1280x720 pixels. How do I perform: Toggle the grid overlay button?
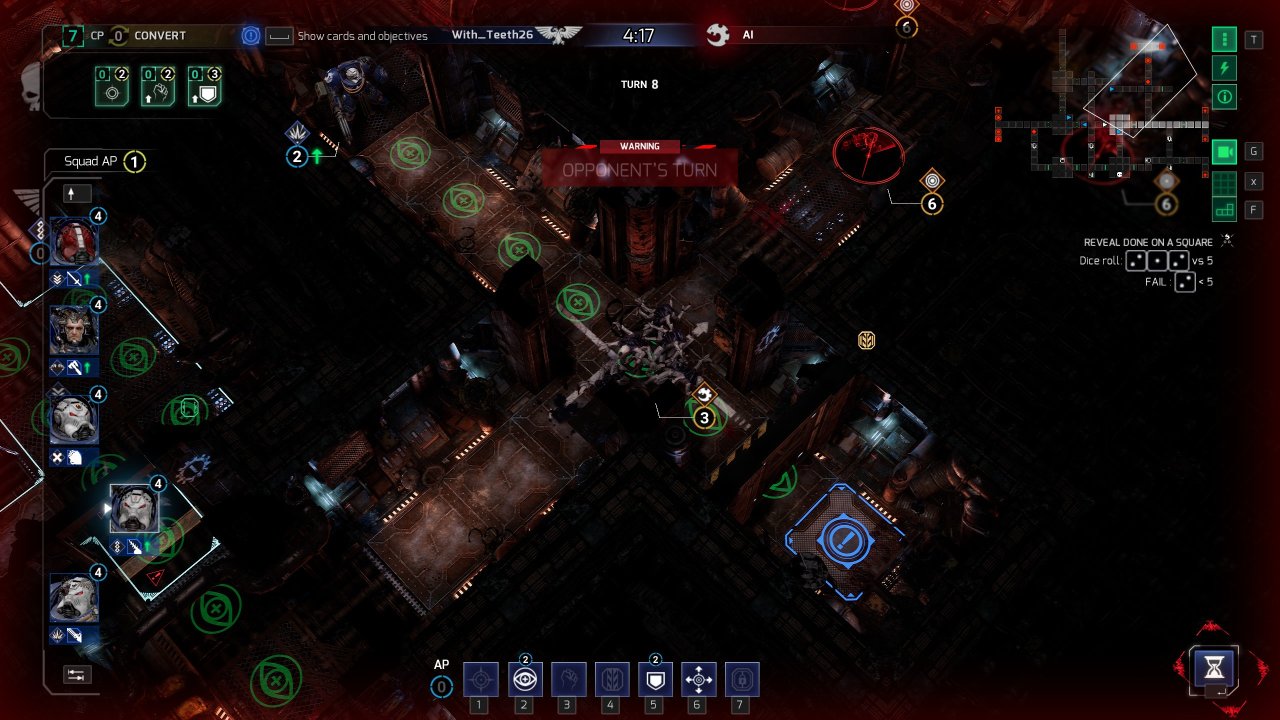click(x=1224, y=182)
